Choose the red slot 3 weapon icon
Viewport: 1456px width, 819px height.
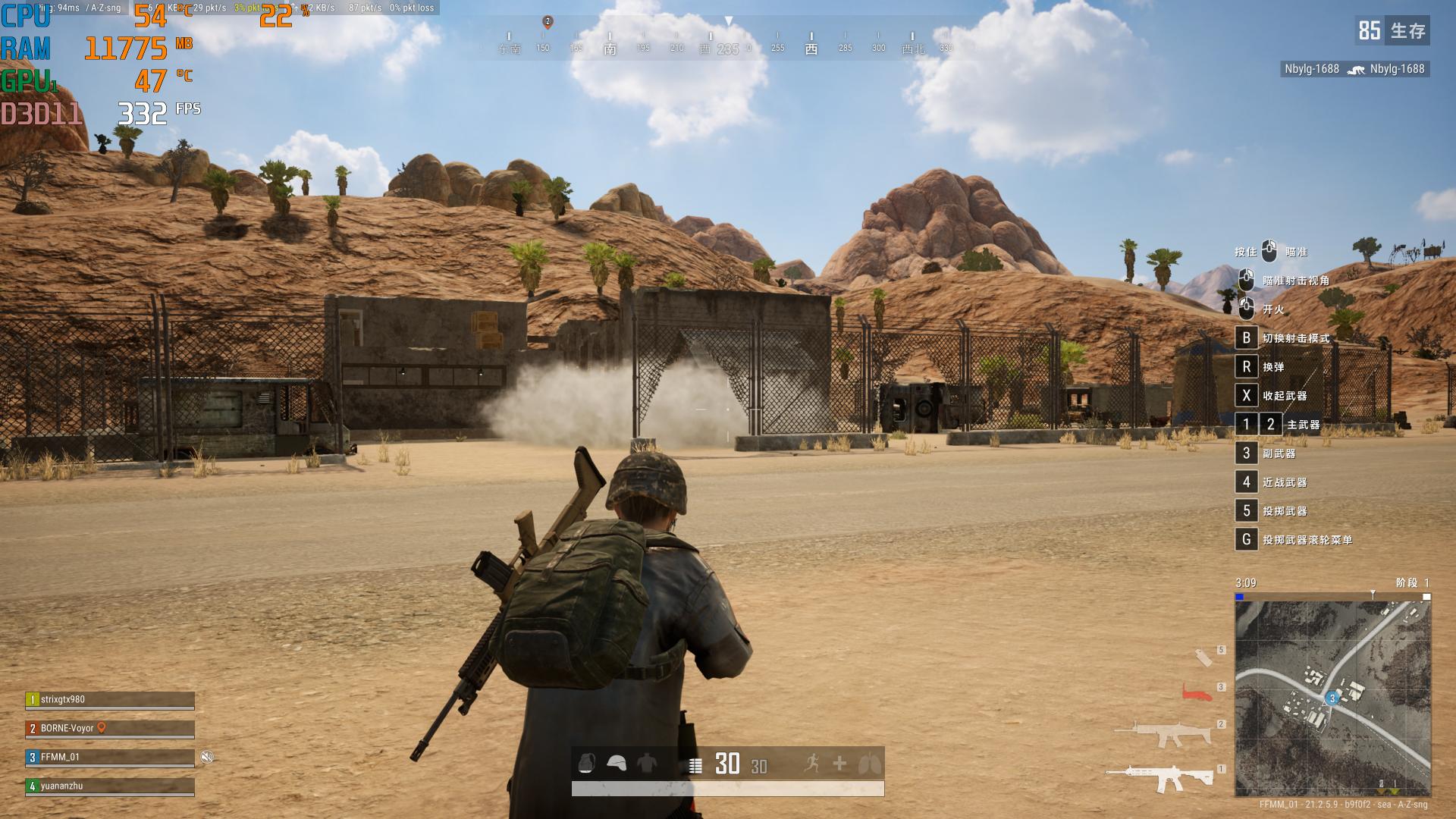coord(1198,691)
